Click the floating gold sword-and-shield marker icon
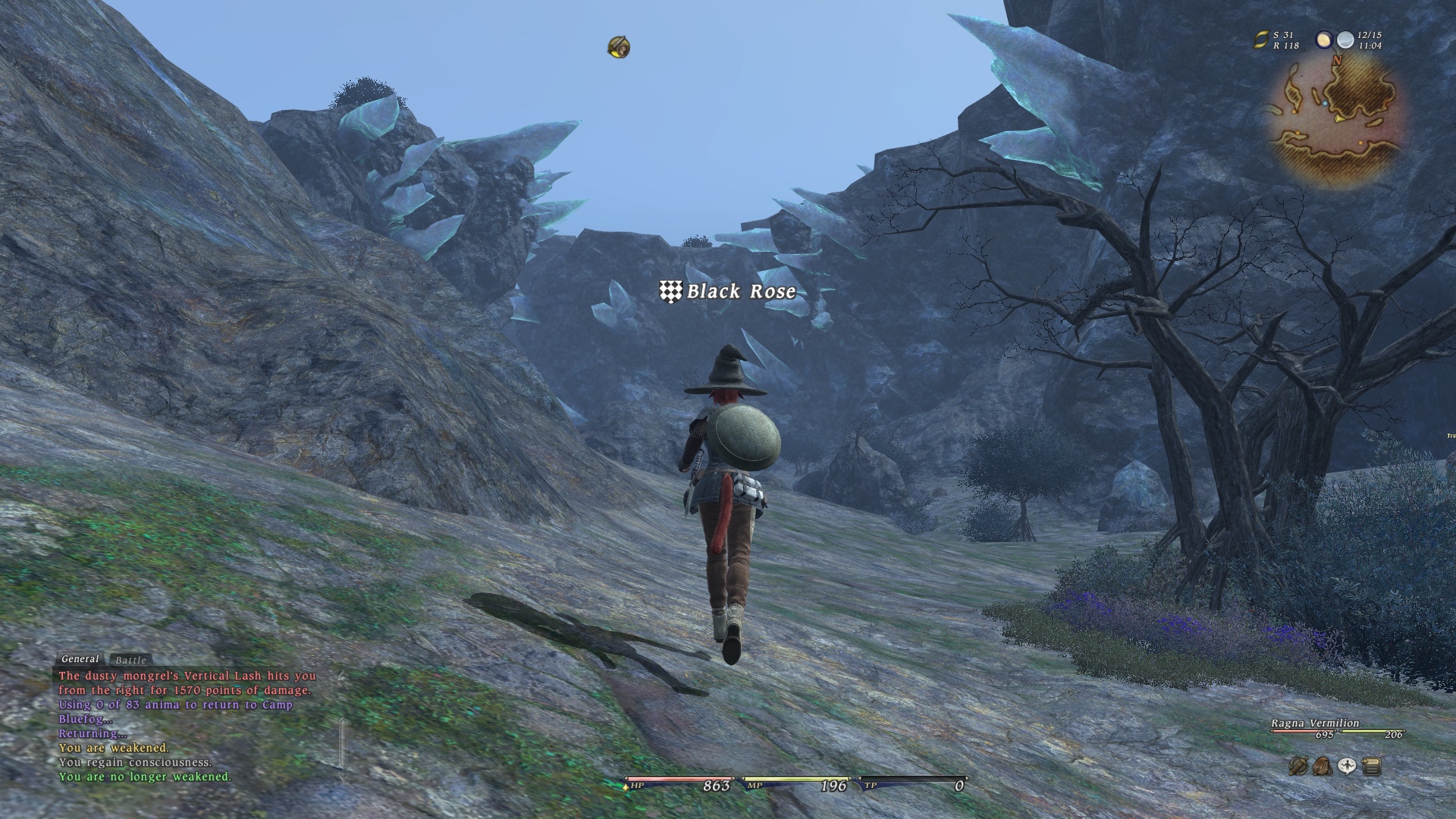Viewport: 1456px width, 819px height. click(619, 47)
